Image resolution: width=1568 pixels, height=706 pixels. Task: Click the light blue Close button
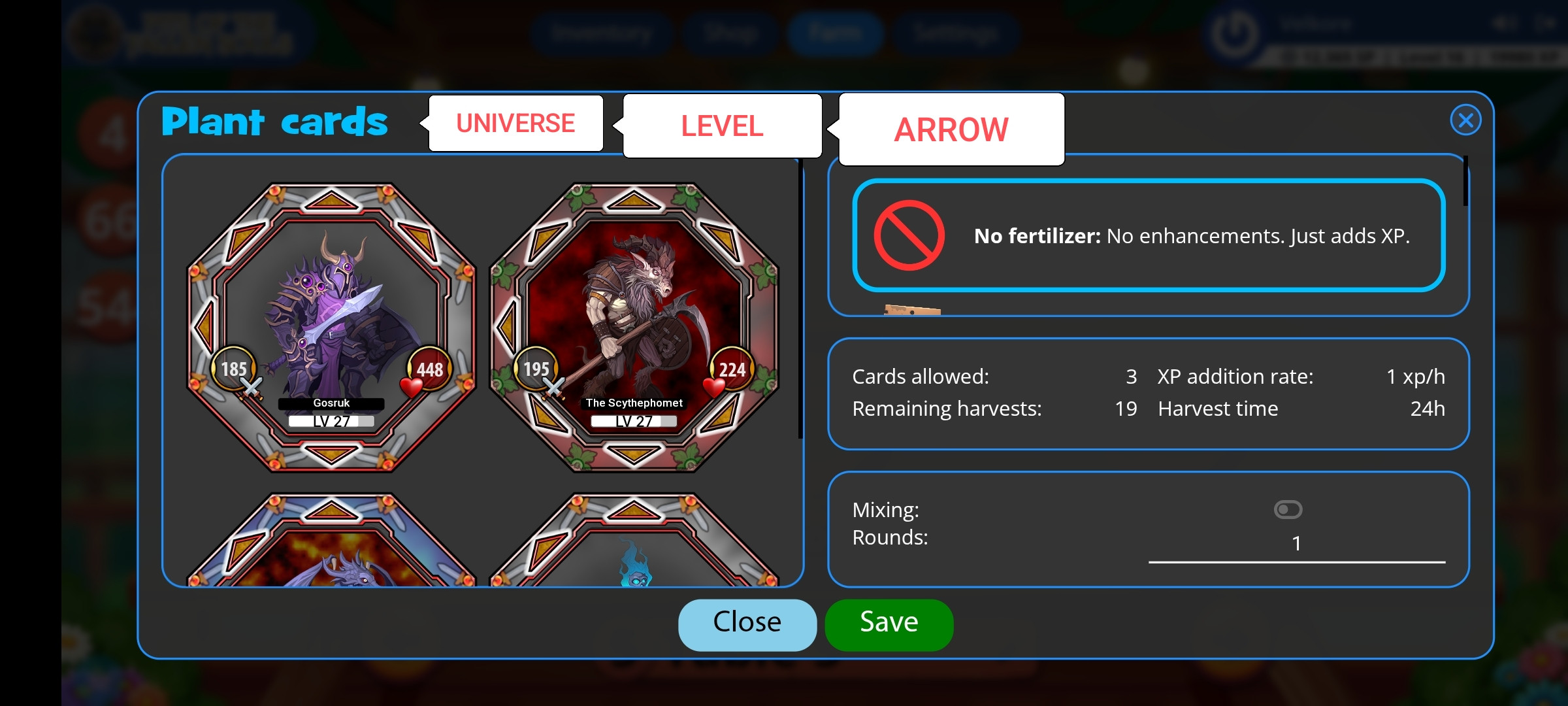click(747, 623)
